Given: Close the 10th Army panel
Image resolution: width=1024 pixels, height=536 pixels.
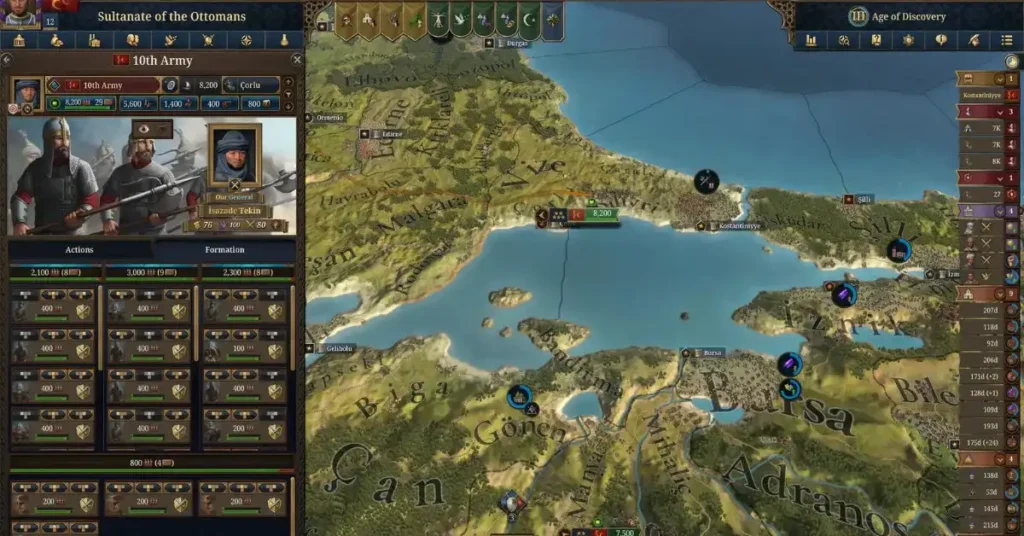Looking at the screenshot, I should point(296,60).
